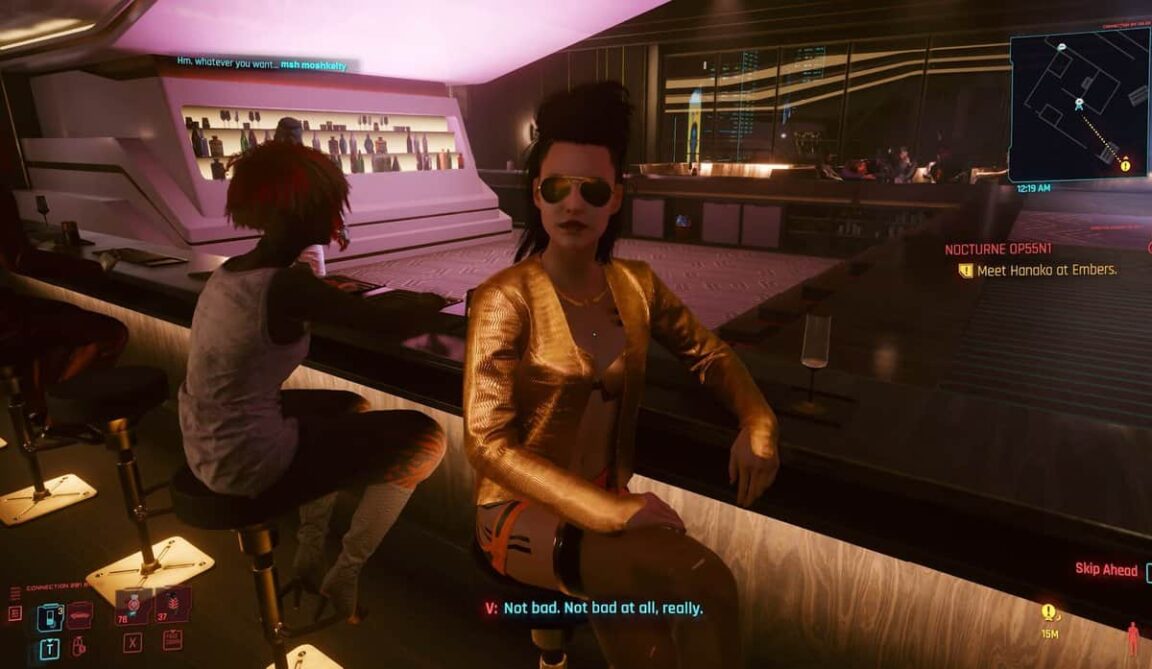This screenshot has height=669, width=1152.
Task: Click the red body stance indicator
Action: coord(1133,638)
